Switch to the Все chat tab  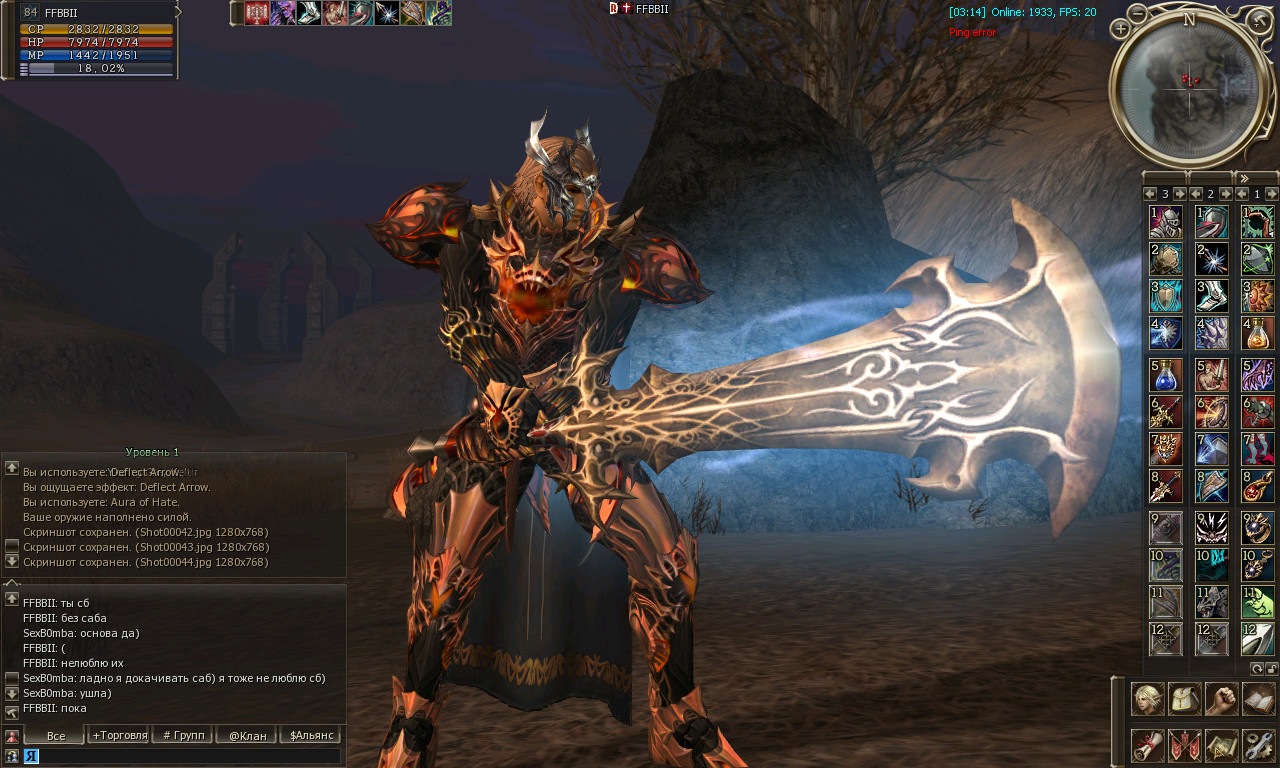[56, 735]
